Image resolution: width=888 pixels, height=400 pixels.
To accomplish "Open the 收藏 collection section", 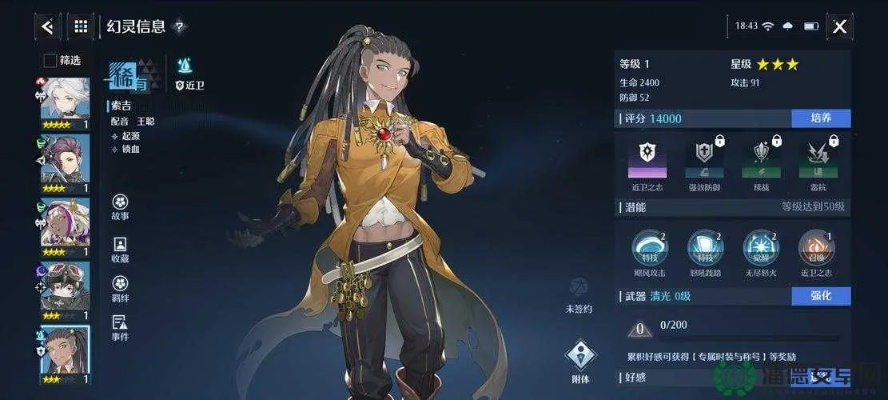I will (x=120, y=249).
